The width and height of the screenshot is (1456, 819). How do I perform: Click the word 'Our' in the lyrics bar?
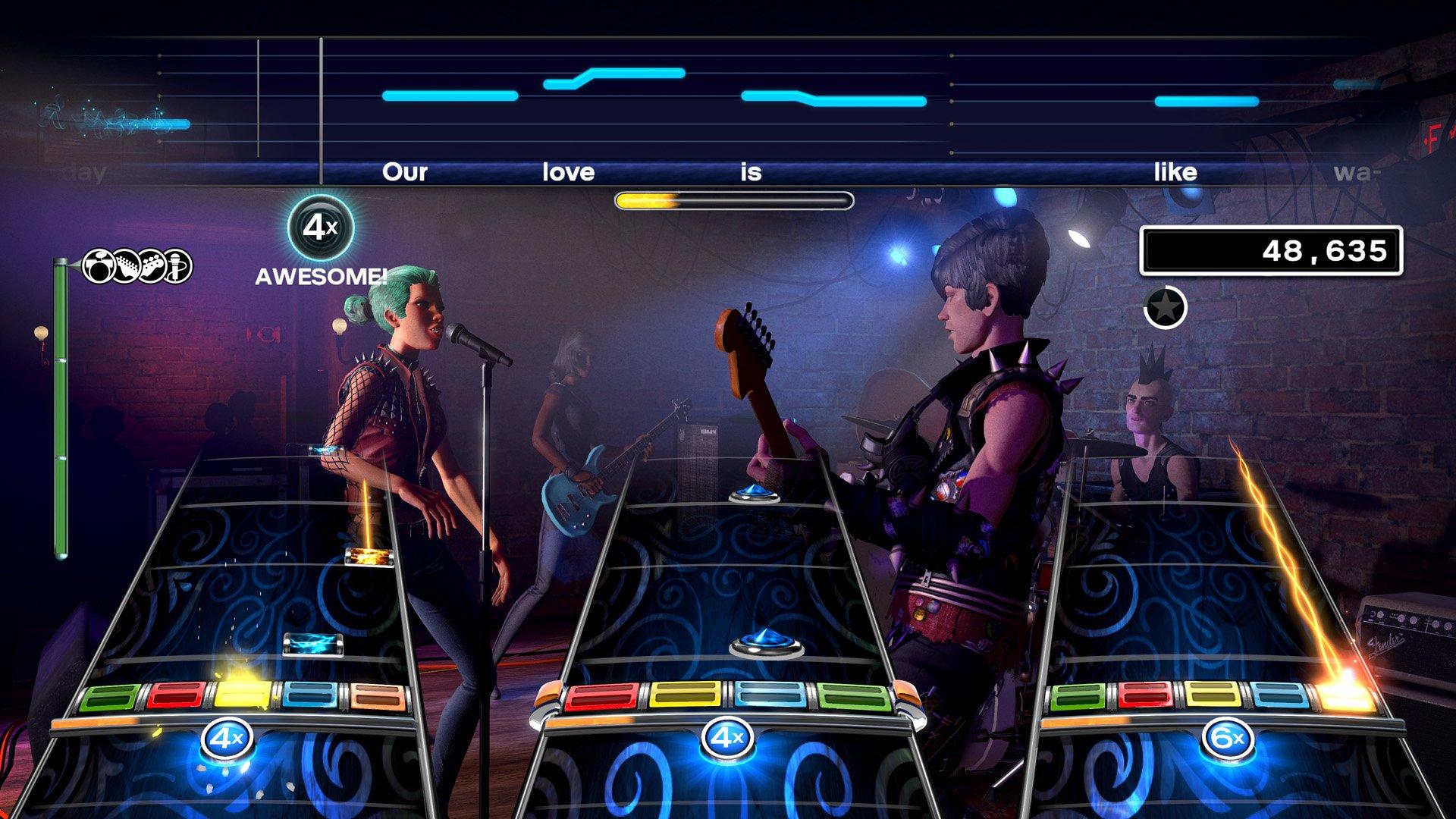(x=406, y=173)
